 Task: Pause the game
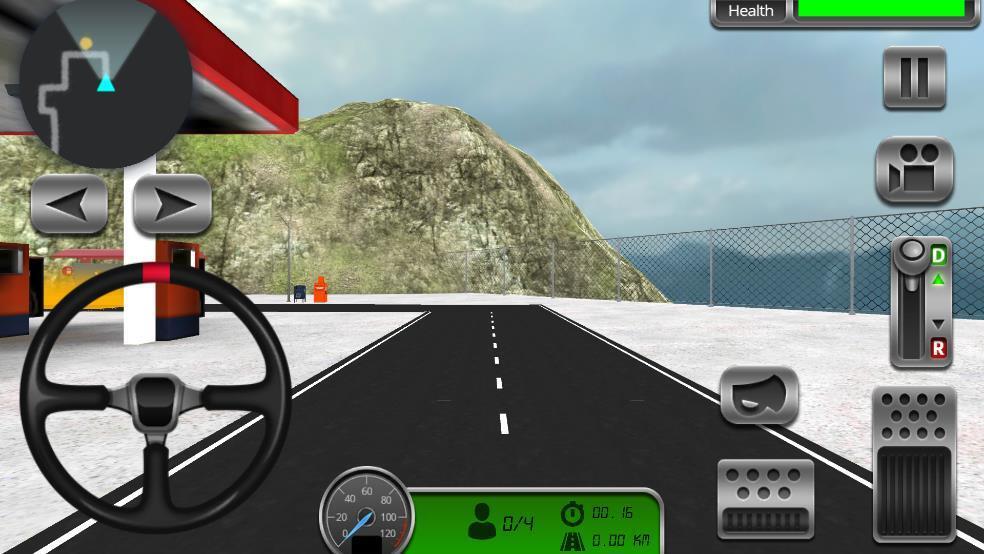(x=914, y=78)
